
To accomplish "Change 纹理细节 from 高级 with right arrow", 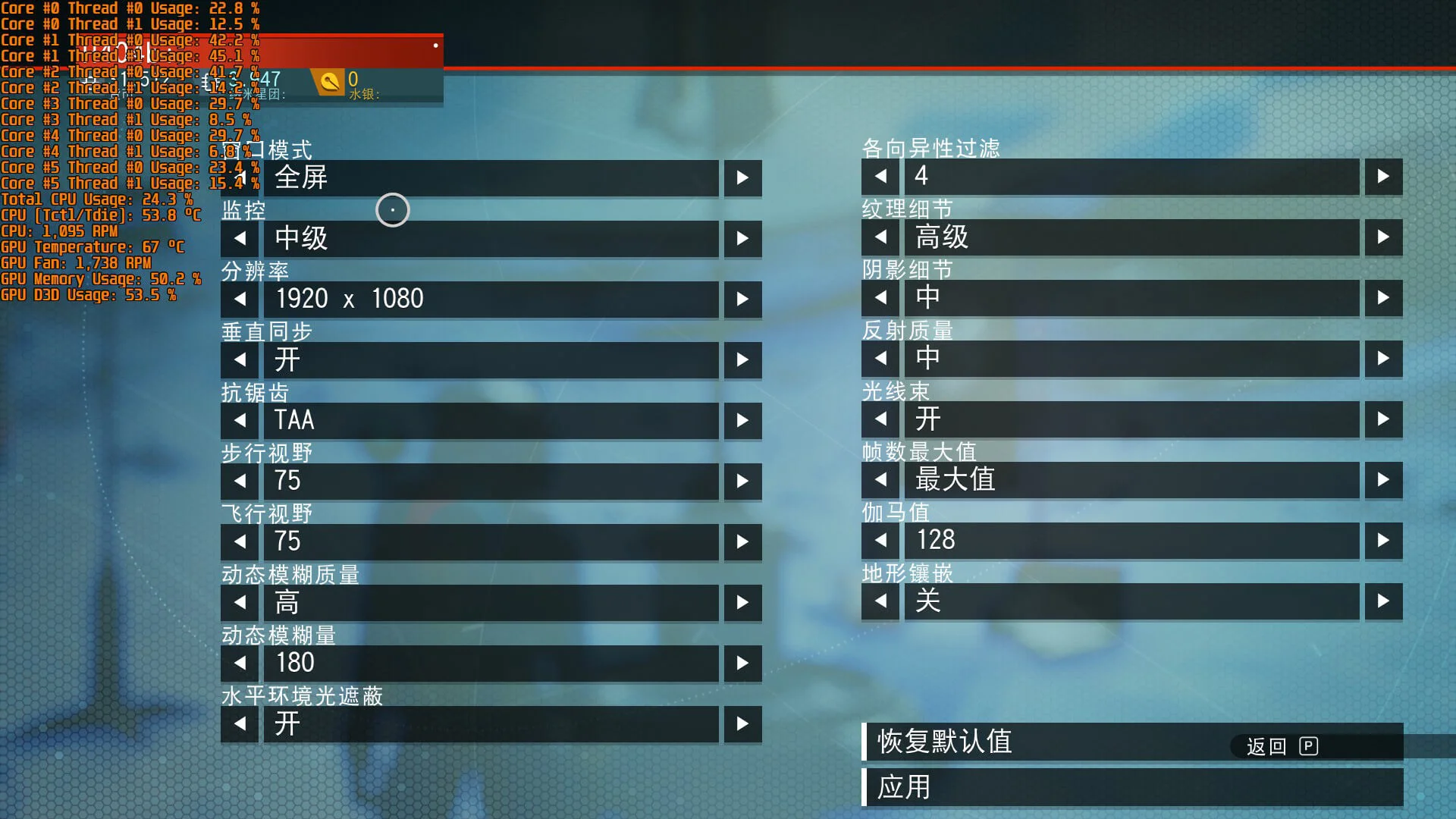I will pos(1382,237).
